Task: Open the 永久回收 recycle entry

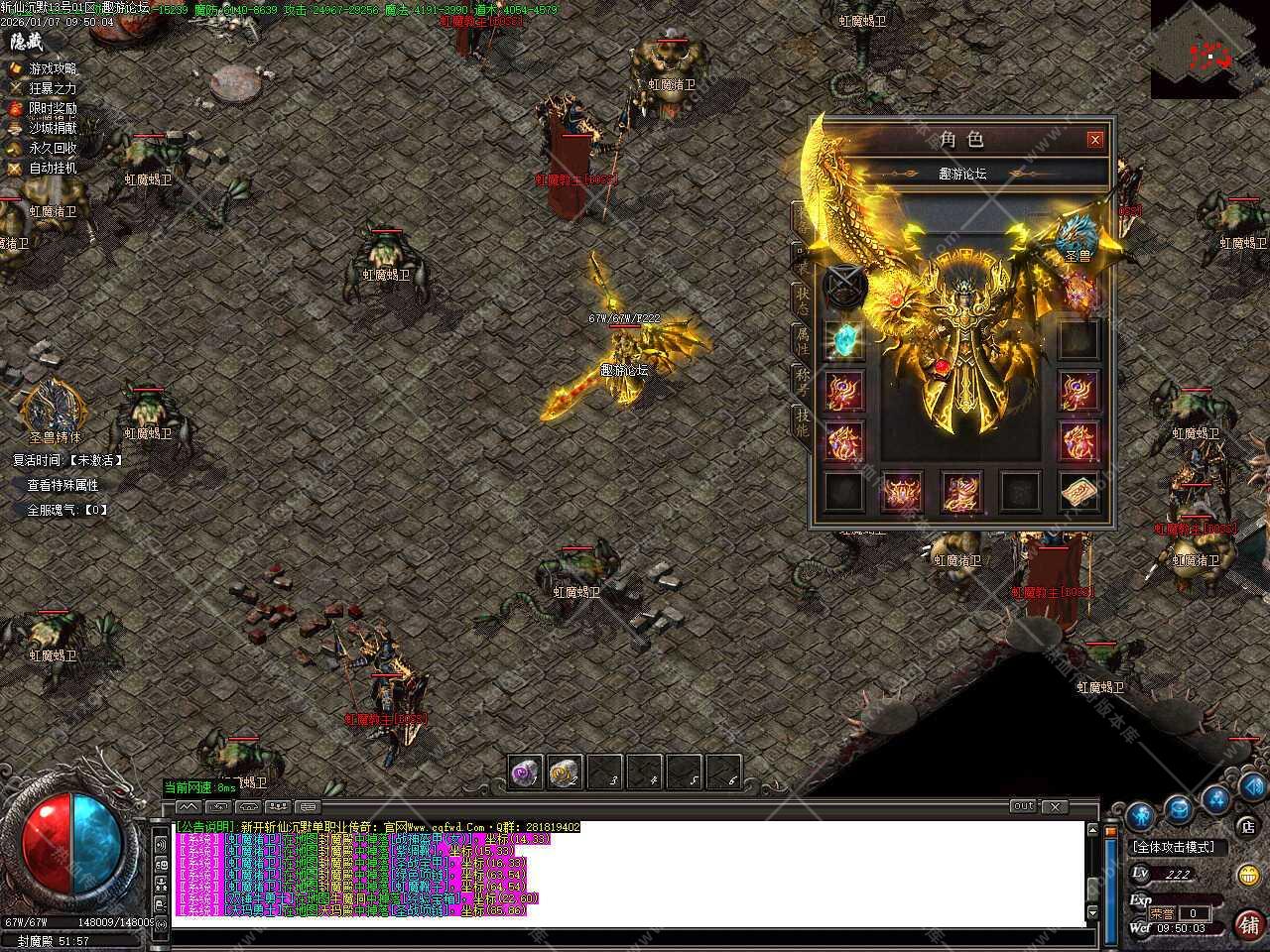Action: point(52,148)
